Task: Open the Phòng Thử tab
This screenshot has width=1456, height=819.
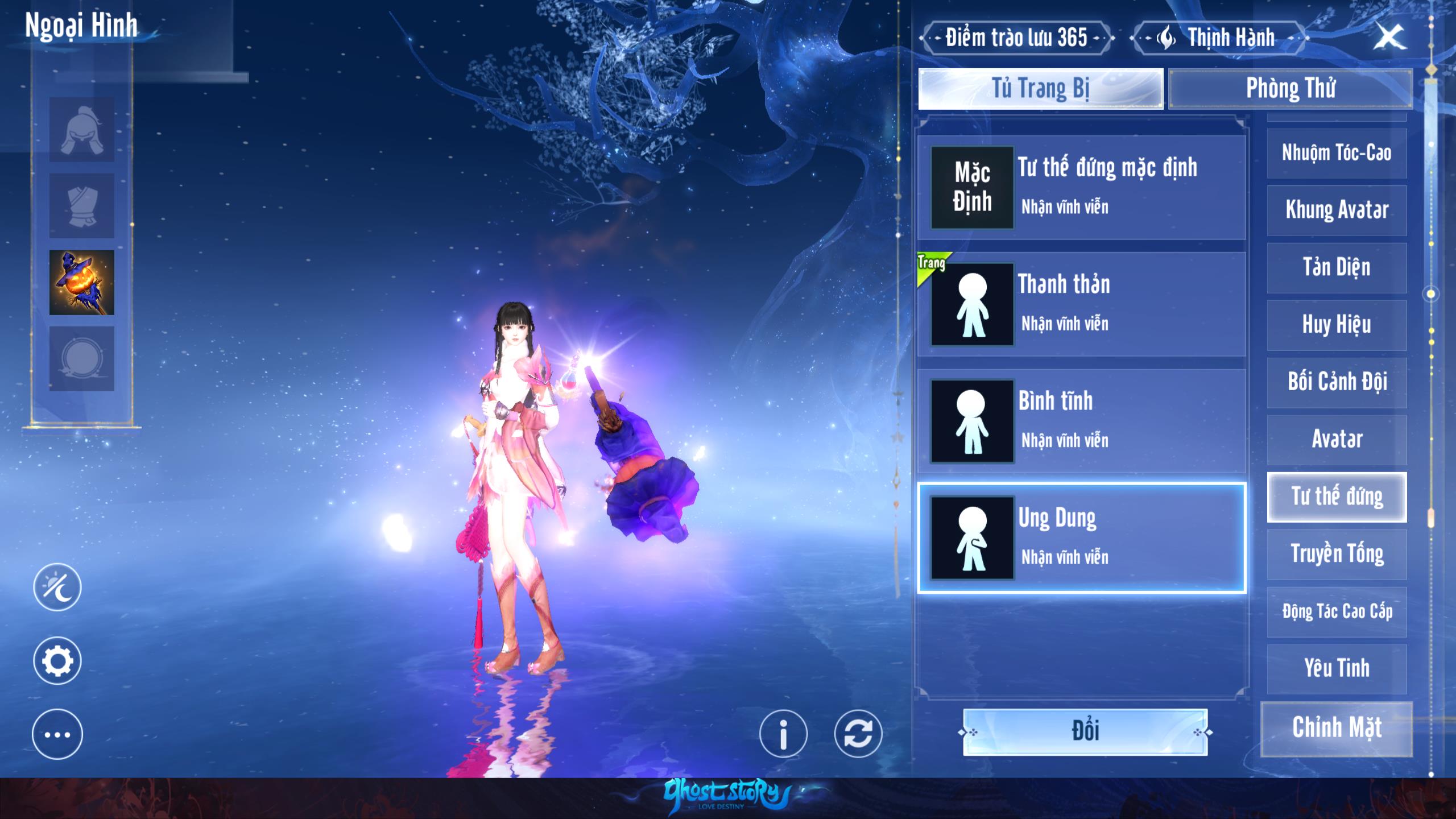Action: coord(1290,89)
